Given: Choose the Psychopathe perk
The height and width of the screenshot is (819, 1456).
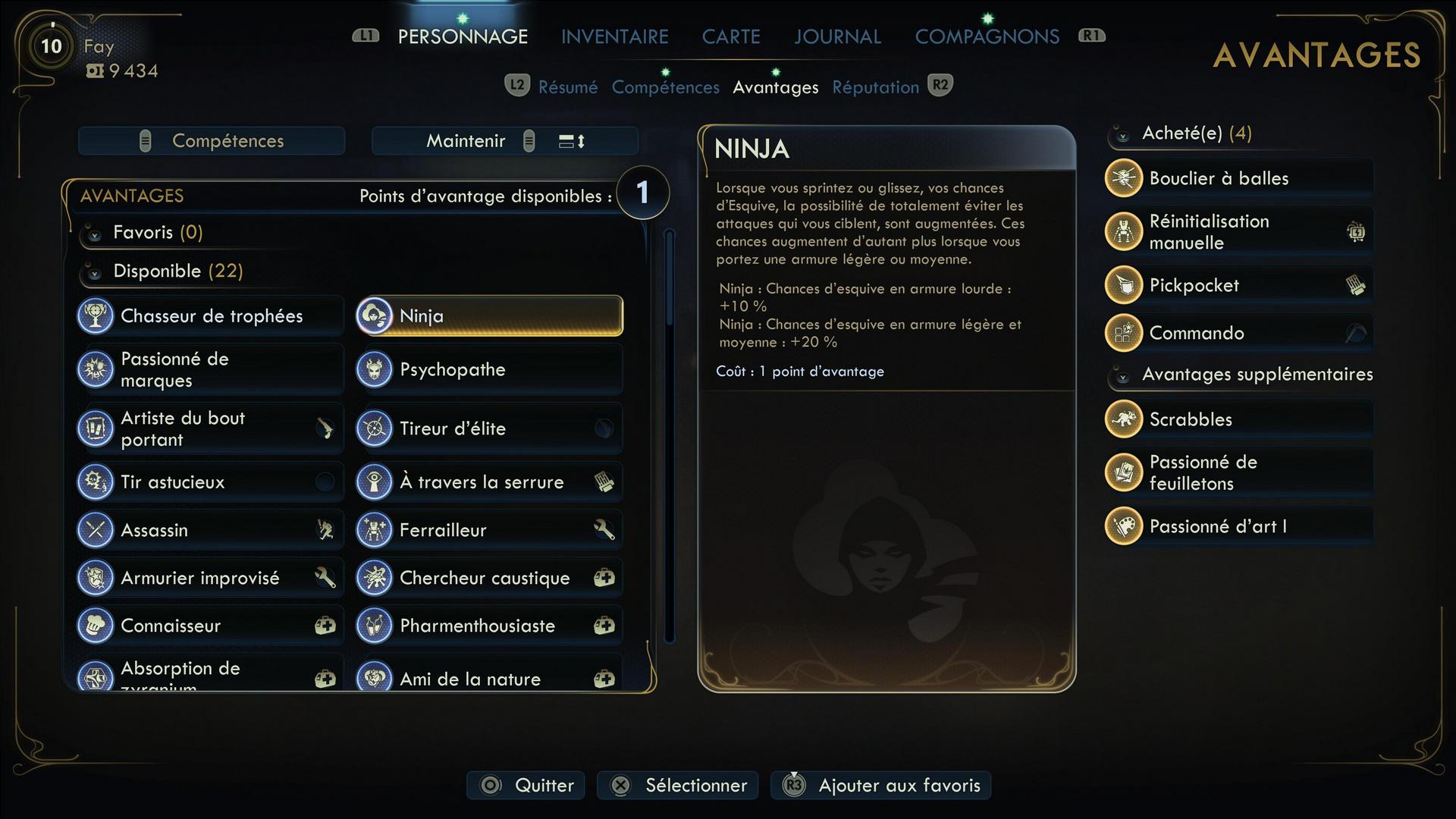Looking at the screenshot, I should (x=489, y=370).
